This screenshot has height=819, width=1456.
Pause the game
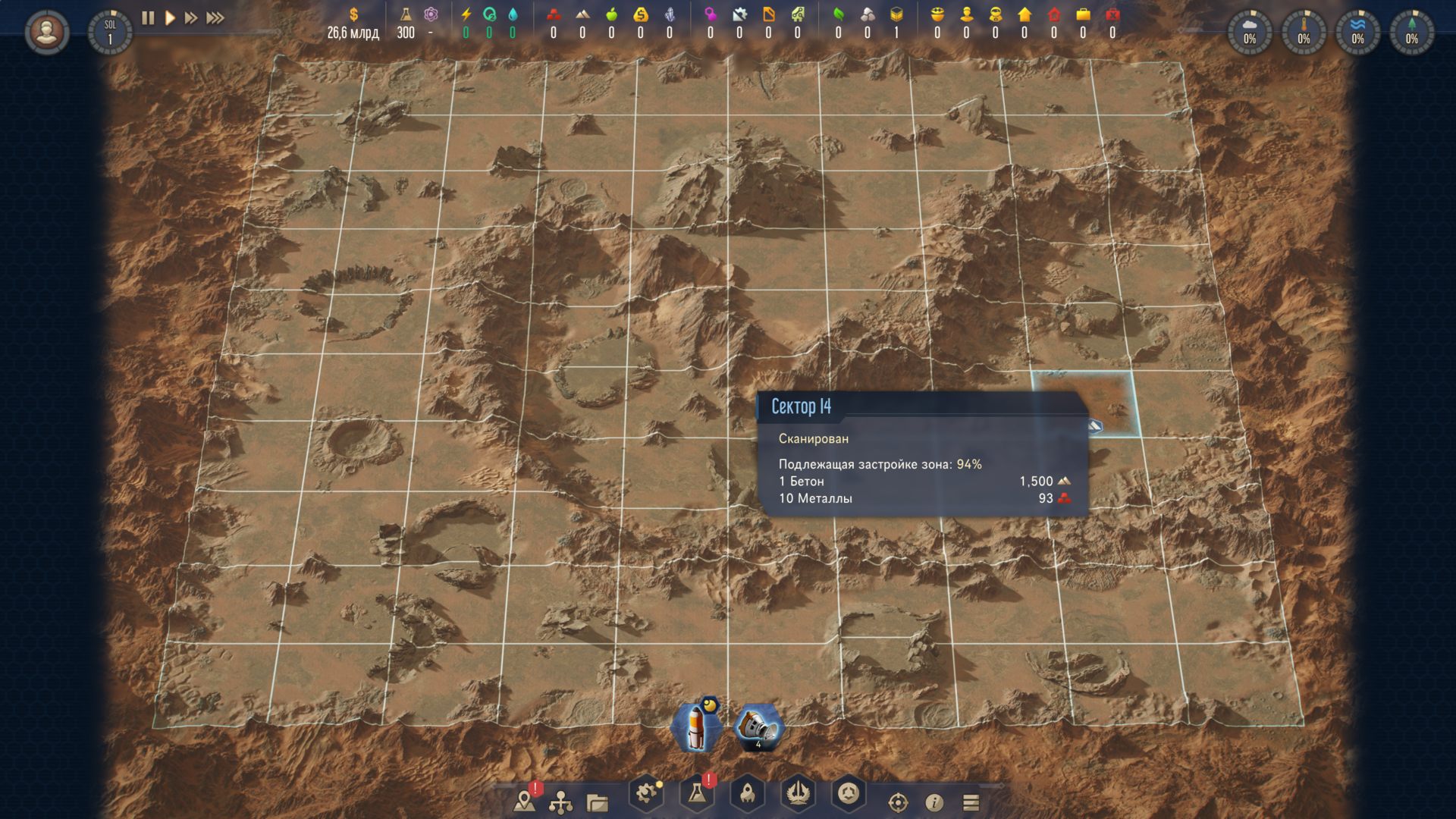coord(149,17)
